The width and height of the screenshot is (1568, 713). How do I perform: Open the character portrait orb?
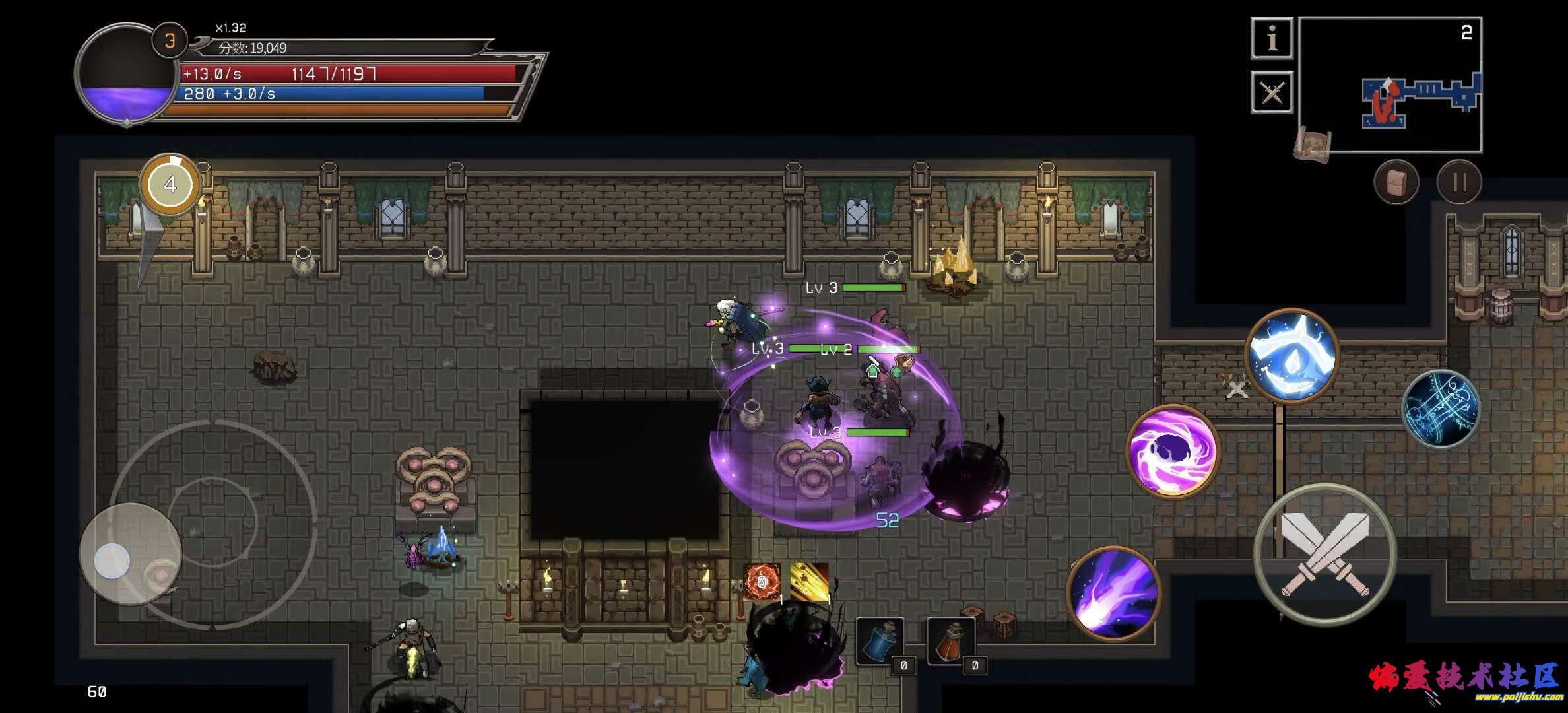click(x=125, y=74)
